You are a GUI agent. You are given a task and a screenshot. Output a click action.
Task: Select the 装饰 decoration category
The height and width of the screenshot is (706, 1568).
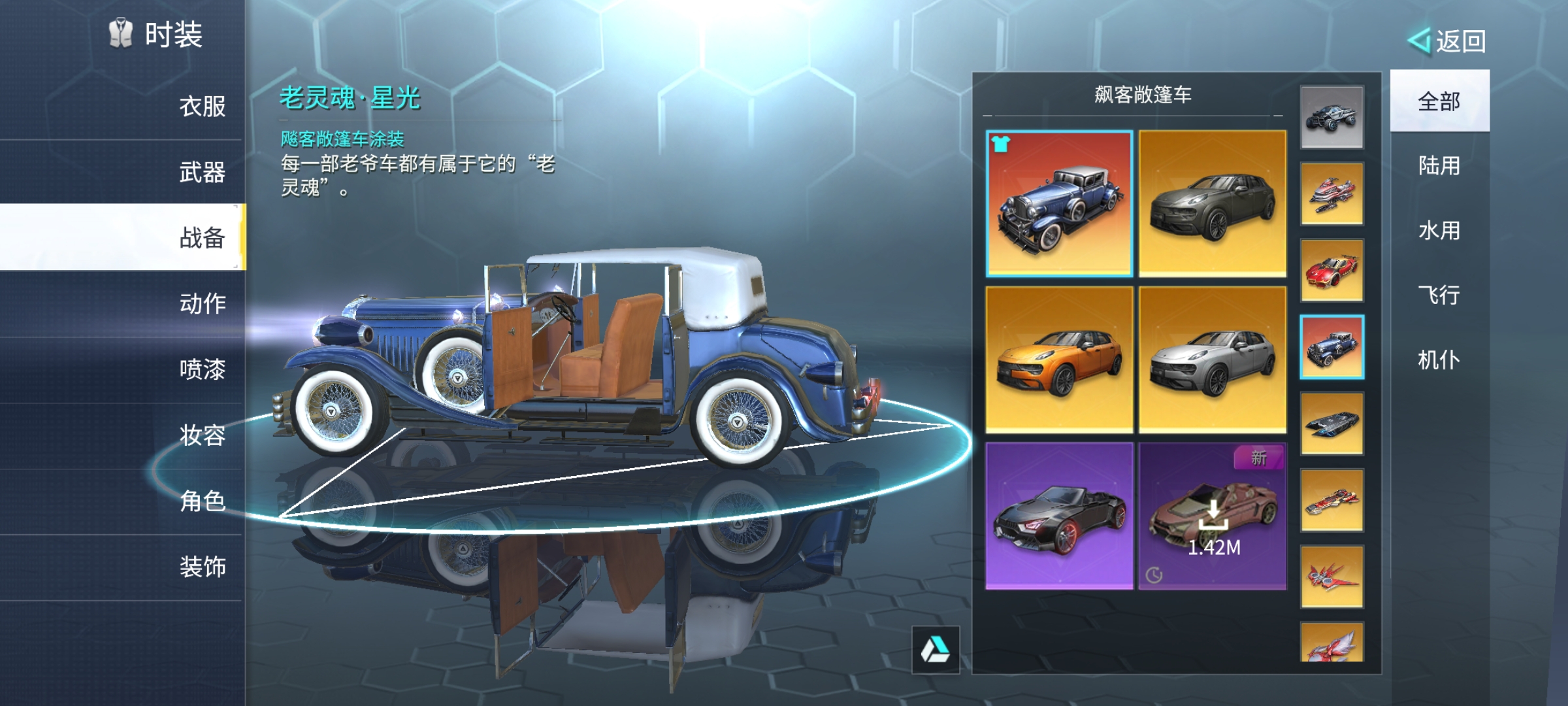coord(201,567)
